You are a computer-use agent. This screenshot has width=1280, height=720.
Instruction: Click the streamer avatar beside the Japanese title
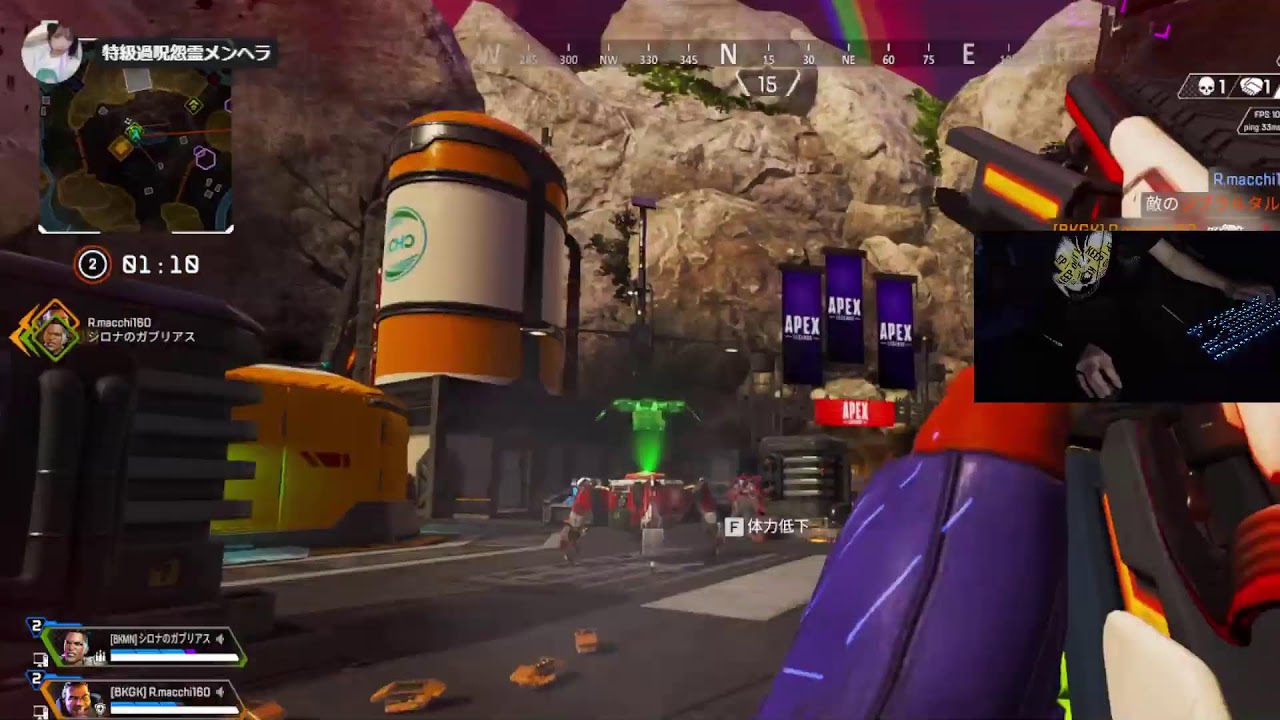coord(51,53)
